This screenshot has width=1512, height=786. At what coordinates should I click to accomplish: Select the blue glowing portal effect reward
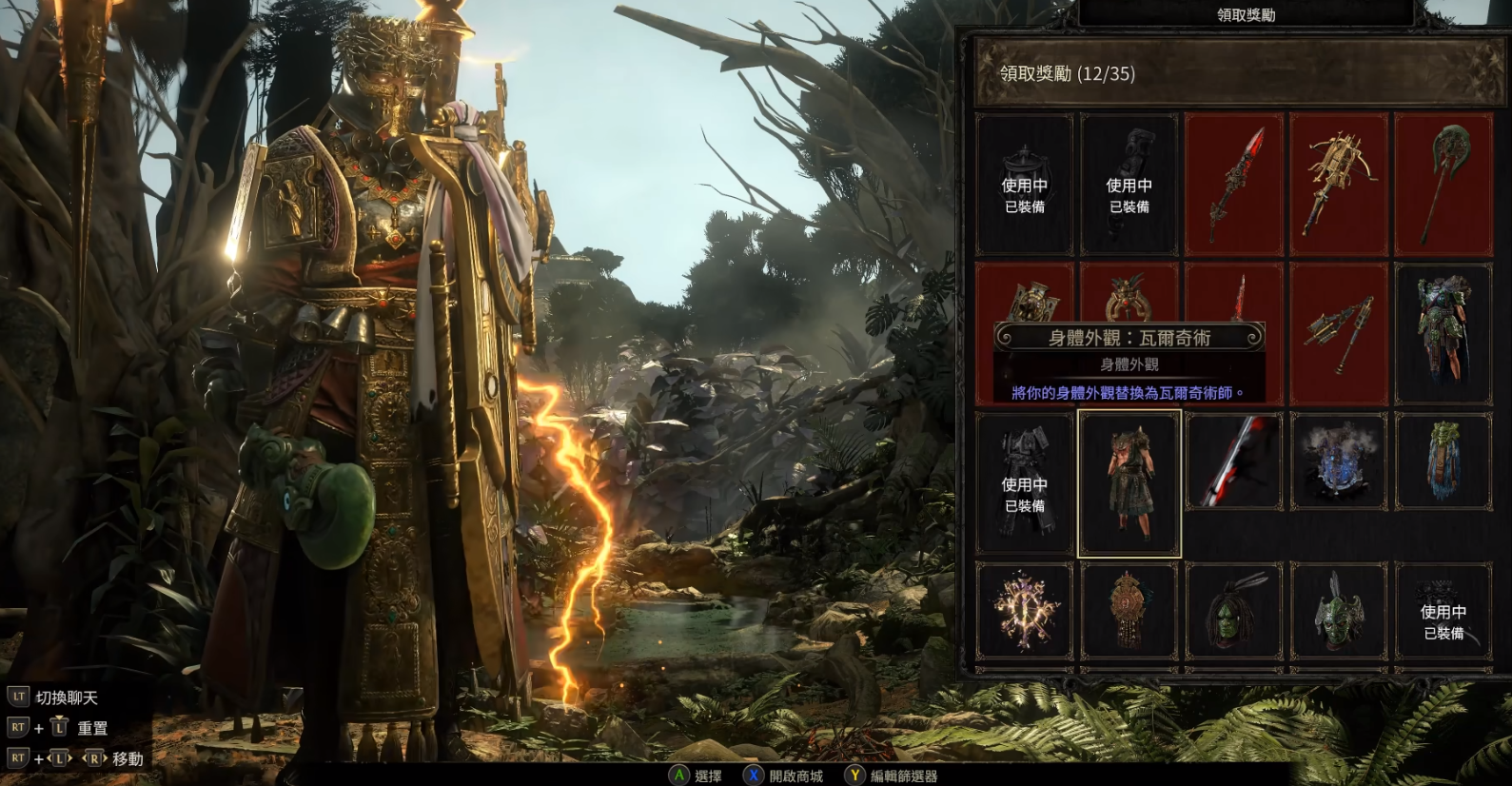pos(1339,462)
